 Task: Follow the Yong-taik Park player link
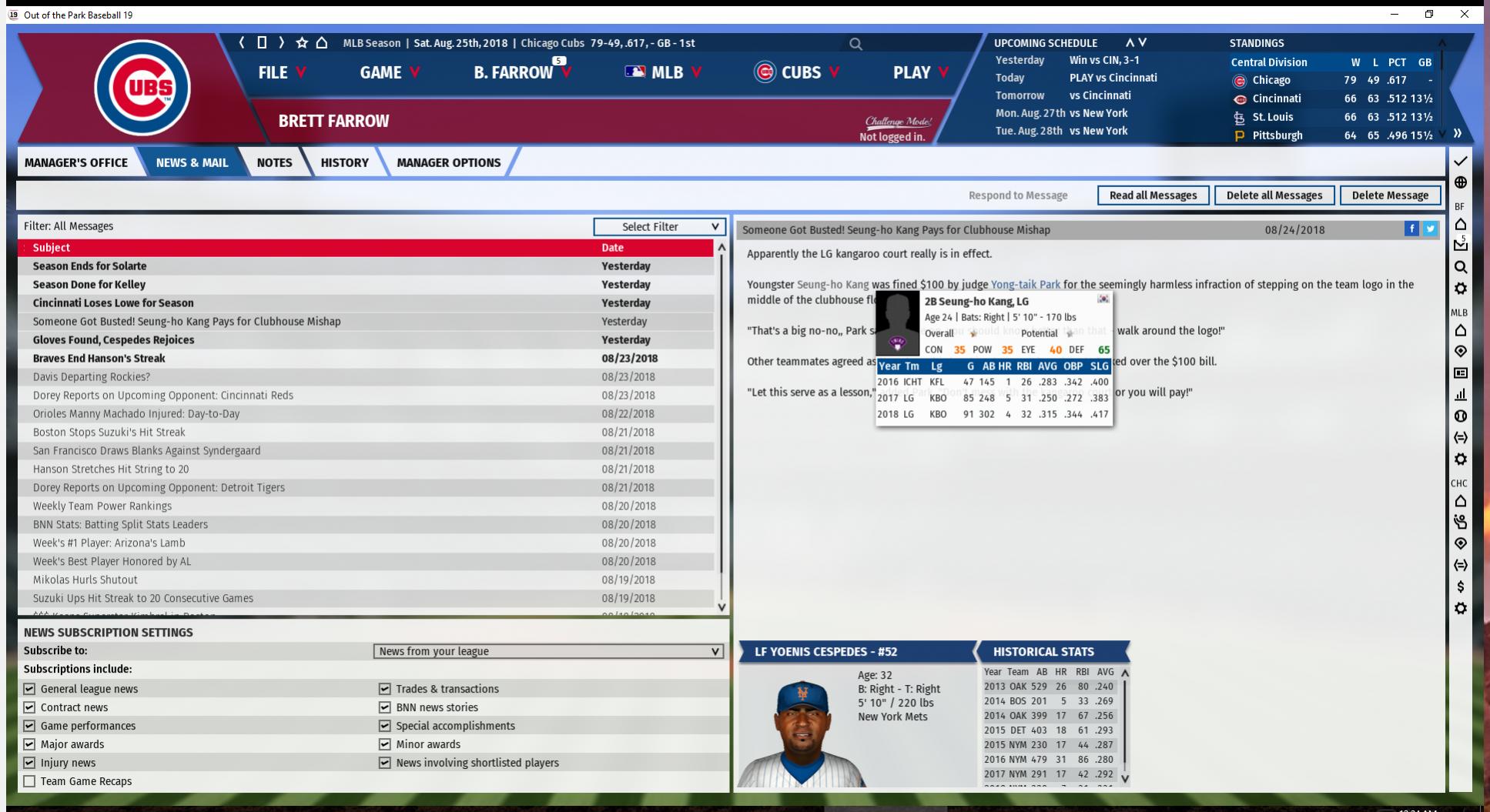coord(1025,285)
